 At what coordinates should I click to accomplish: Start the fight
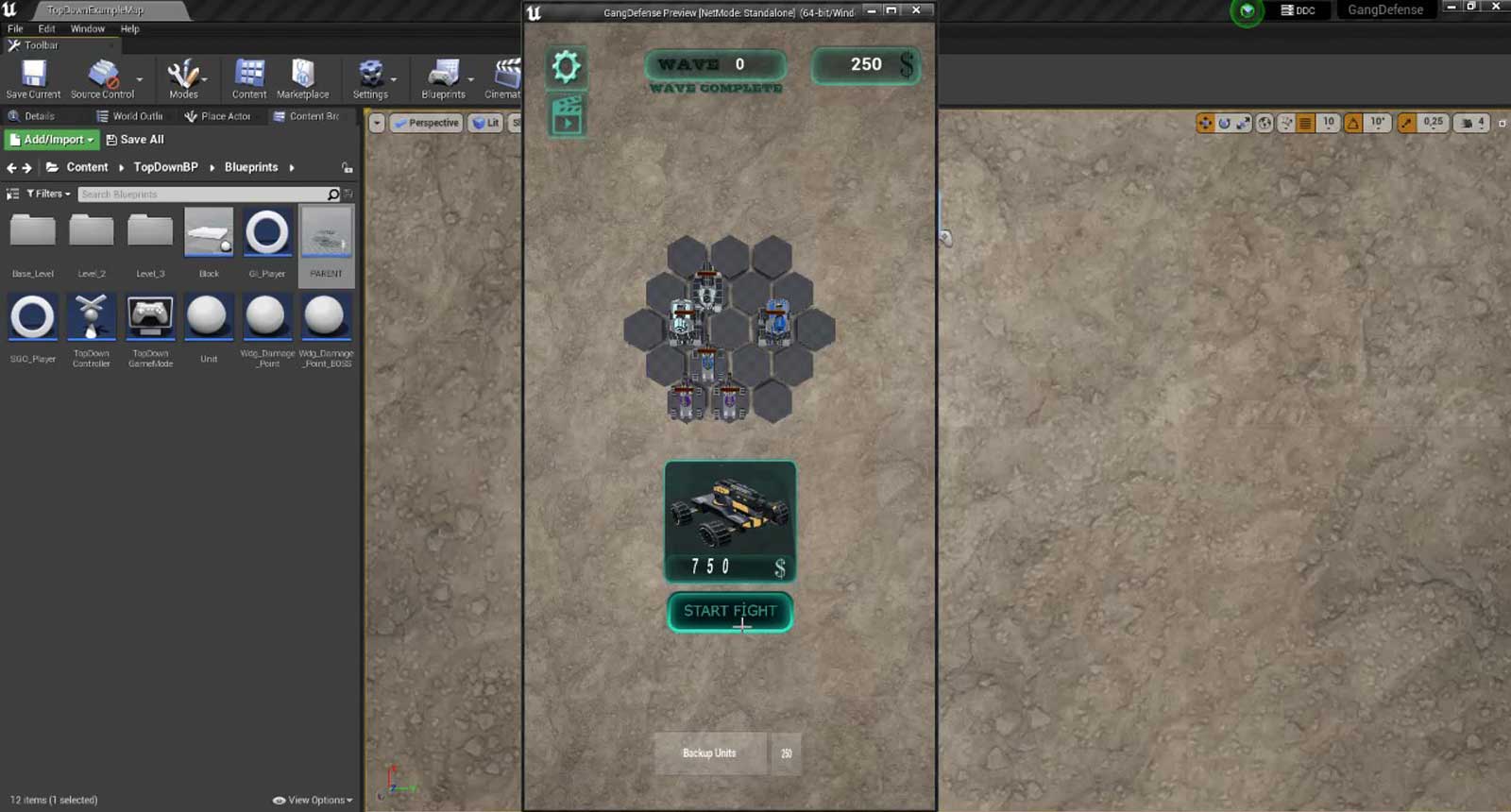[x=729, y=612]
